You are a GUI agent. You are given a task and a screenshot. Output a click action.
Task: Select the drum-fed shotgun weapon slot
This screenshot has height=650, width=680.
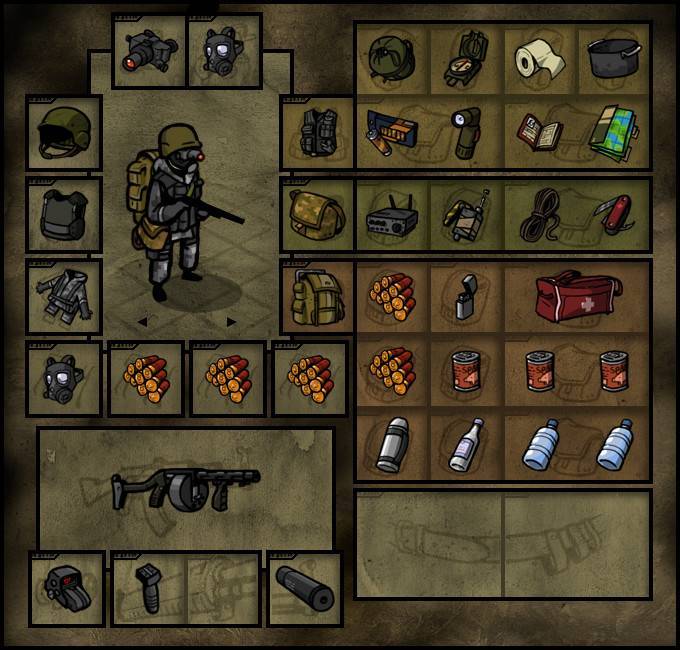(185, 488)
